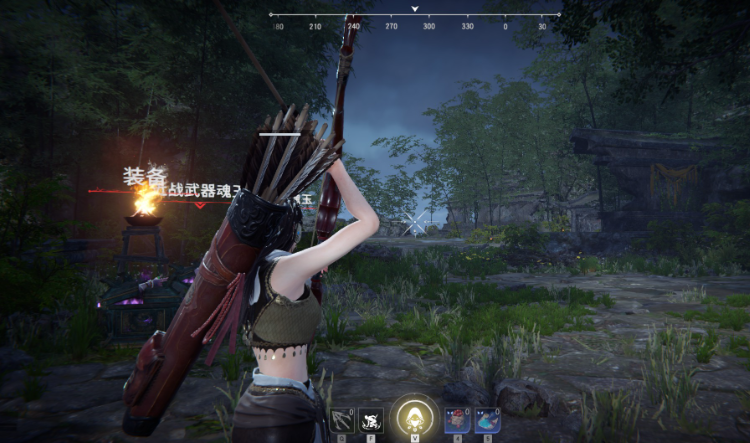
Task: Use the blue potion item slot
Action: (x=487, y=420)
